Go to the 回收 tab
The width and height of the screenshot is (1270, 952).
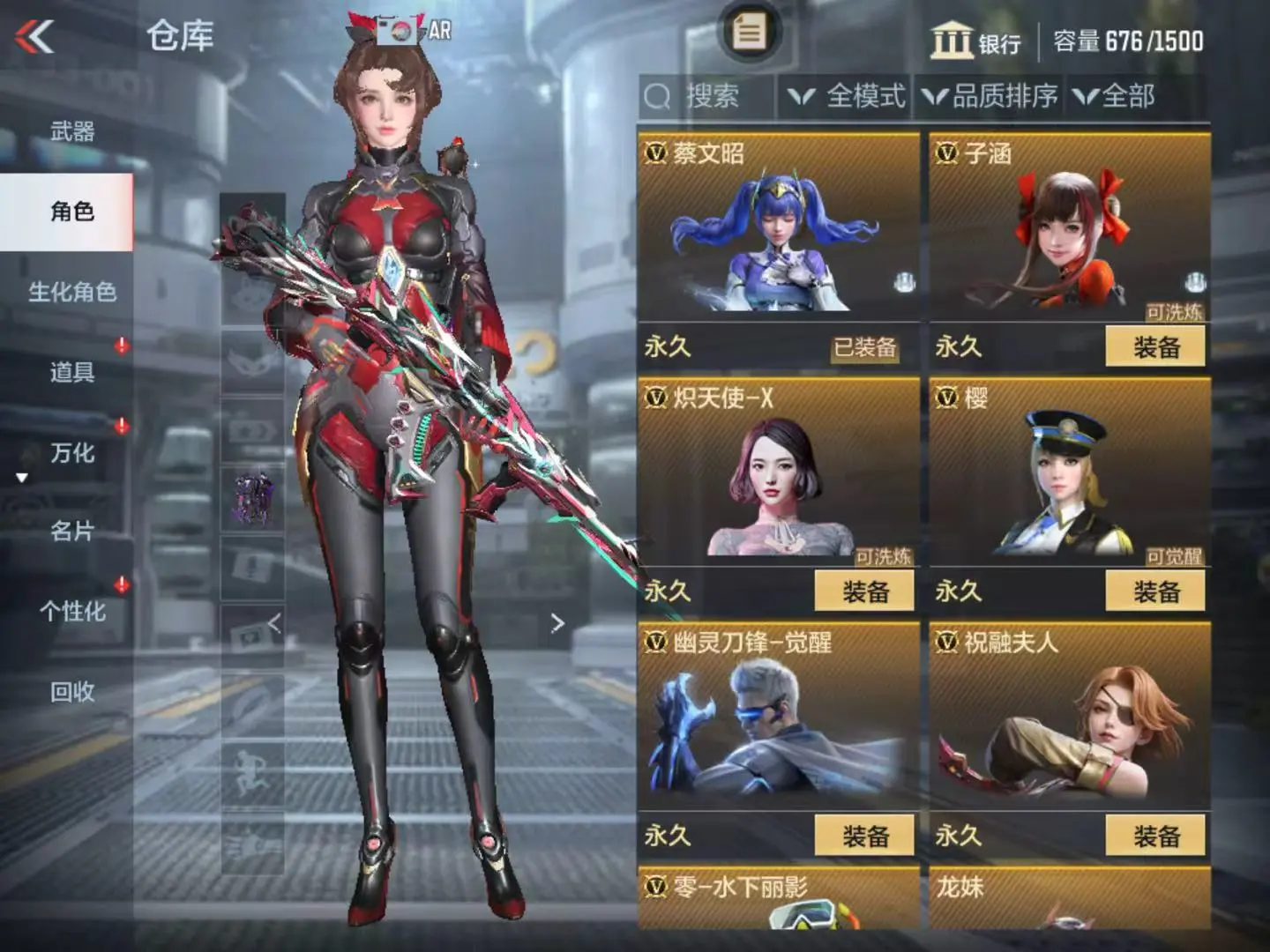[x=72, y=692]
